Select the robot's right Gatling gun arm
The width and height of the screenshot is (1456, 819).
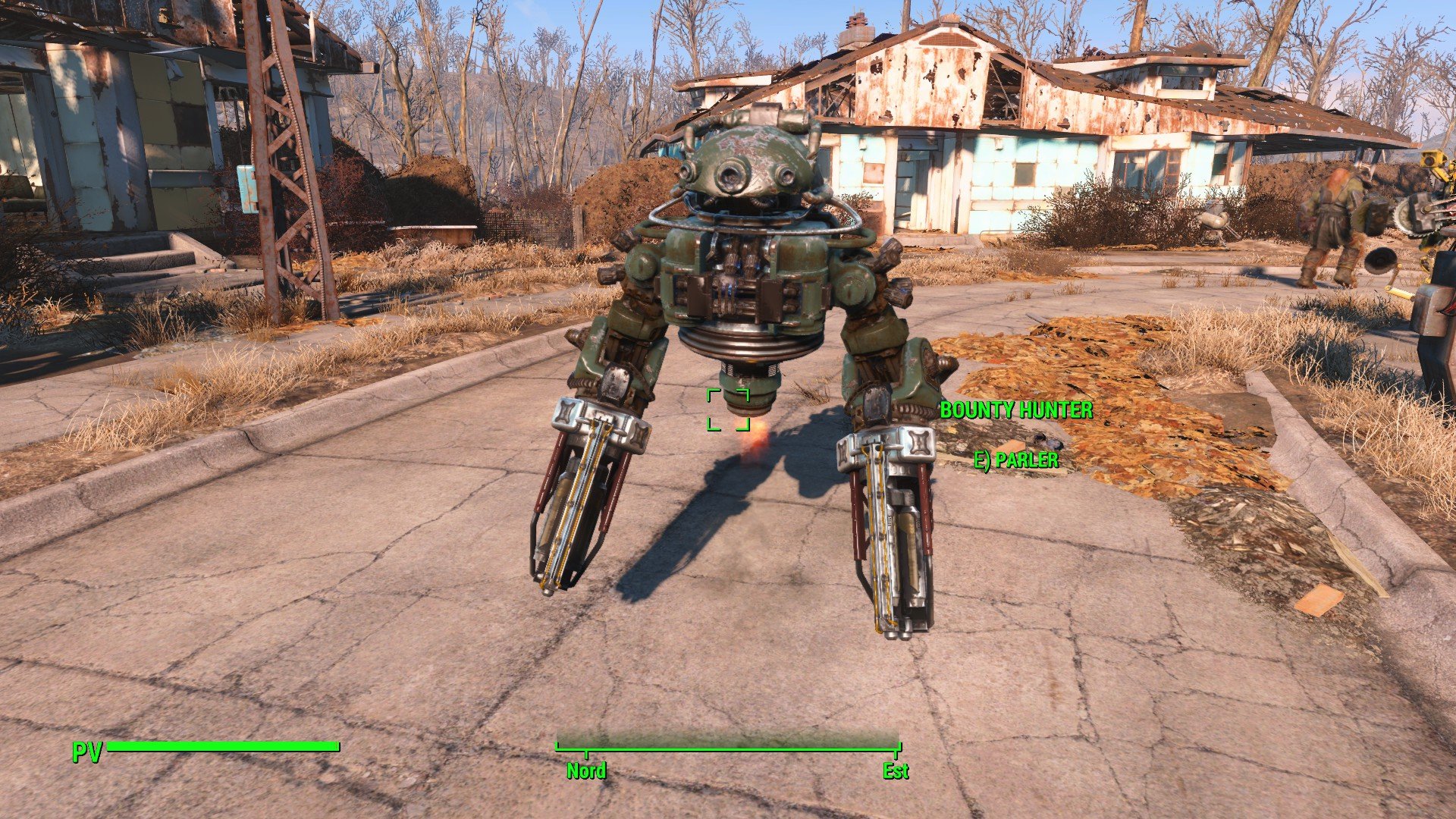(891, 523)
